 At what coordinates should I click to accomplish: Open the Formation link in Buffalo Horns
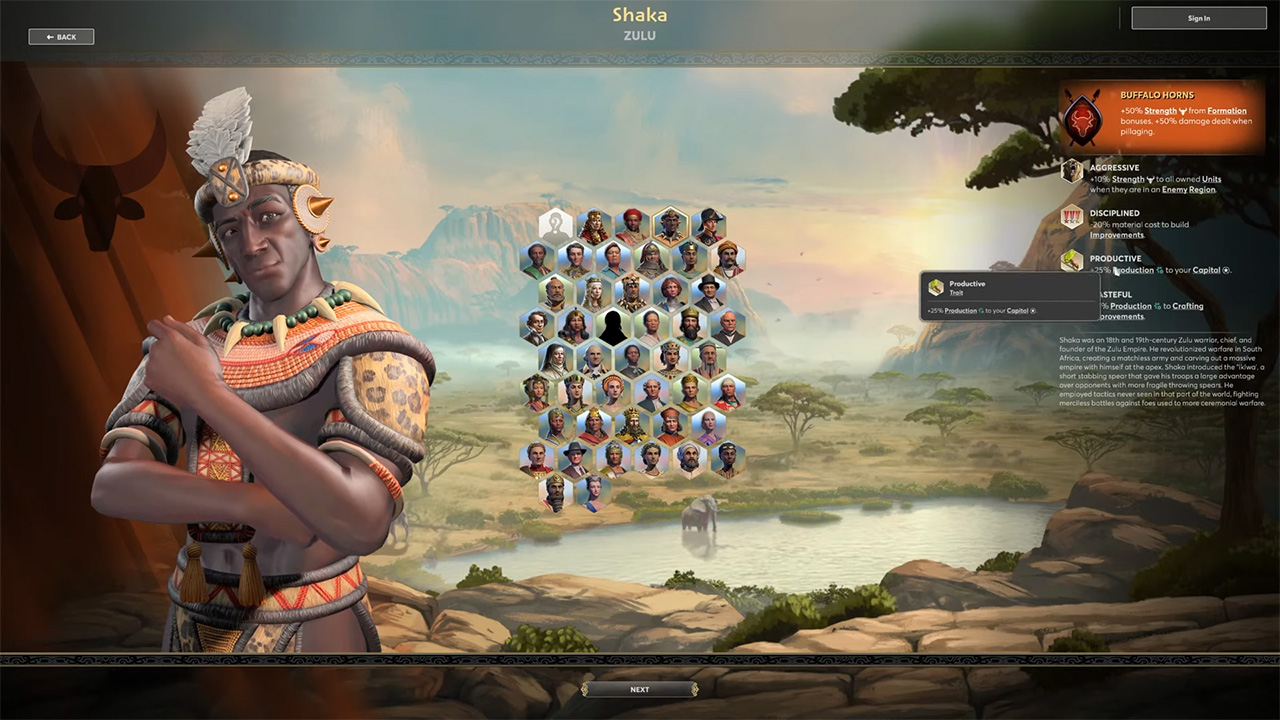click(x=1226, y=111)
